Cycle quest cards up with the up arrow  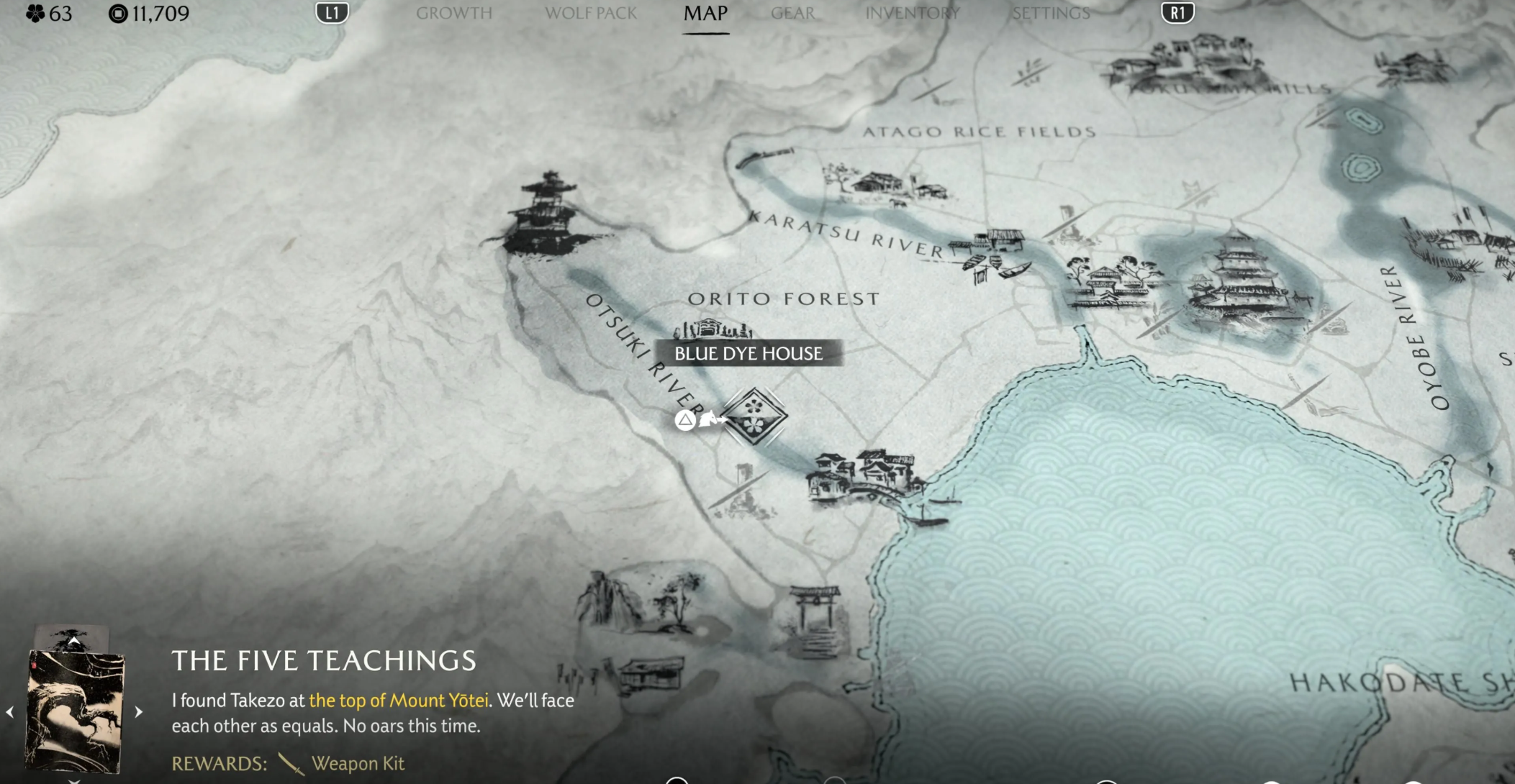[73, 639]
